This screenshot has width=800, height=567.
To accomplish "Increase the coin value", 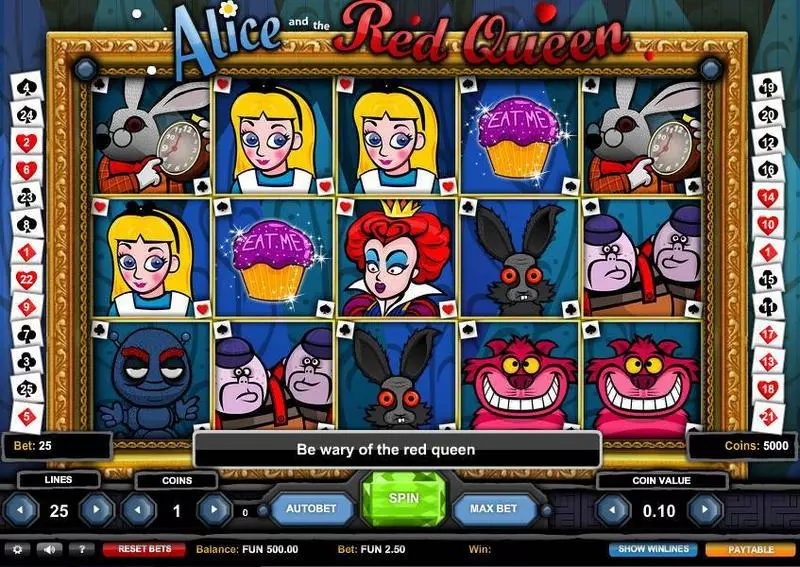I will (705, 510).
